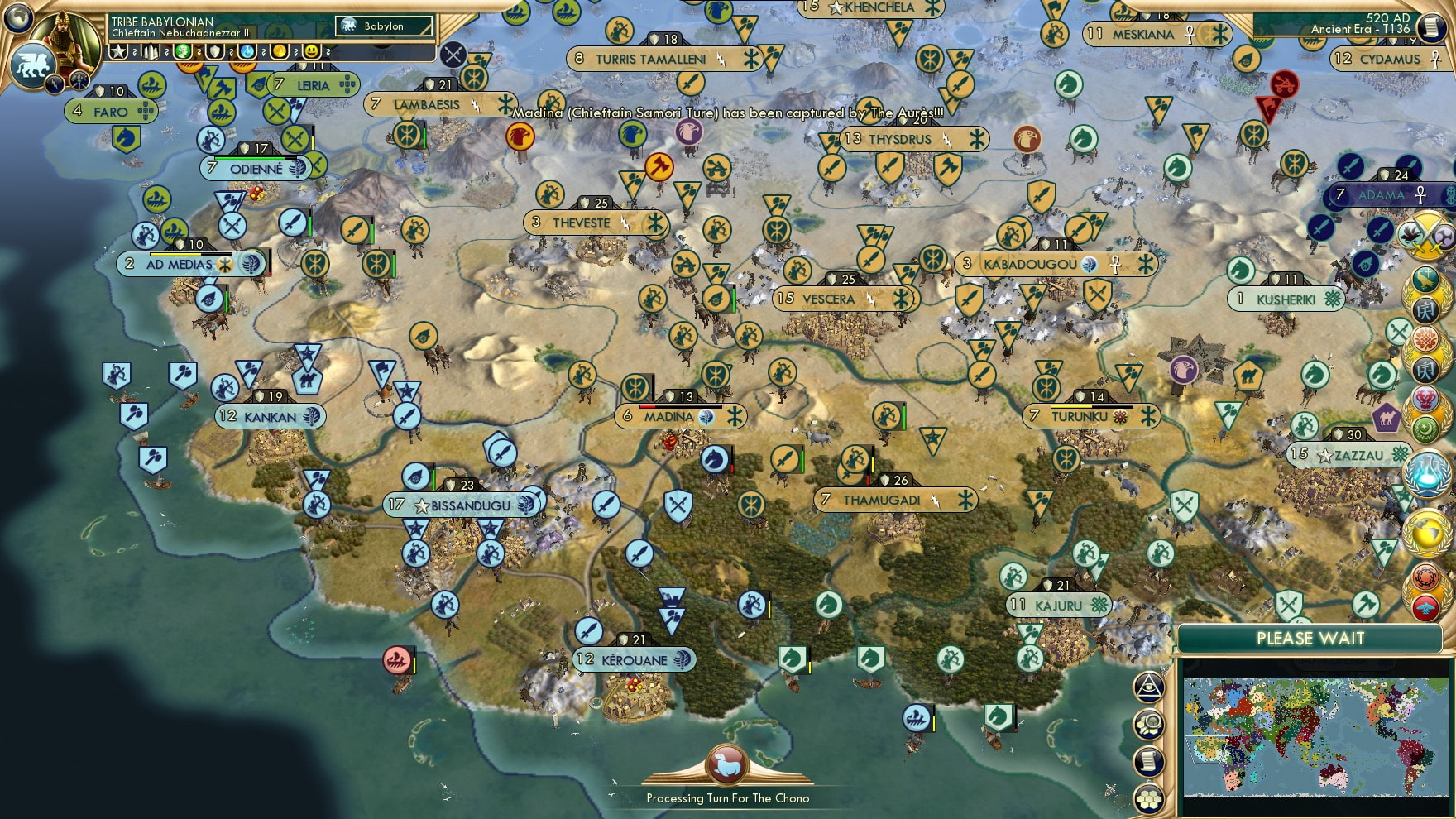Click the purple eagle city-state notification medal
The height and width of the screenshot is (819, 1456).
[1185, 370]
